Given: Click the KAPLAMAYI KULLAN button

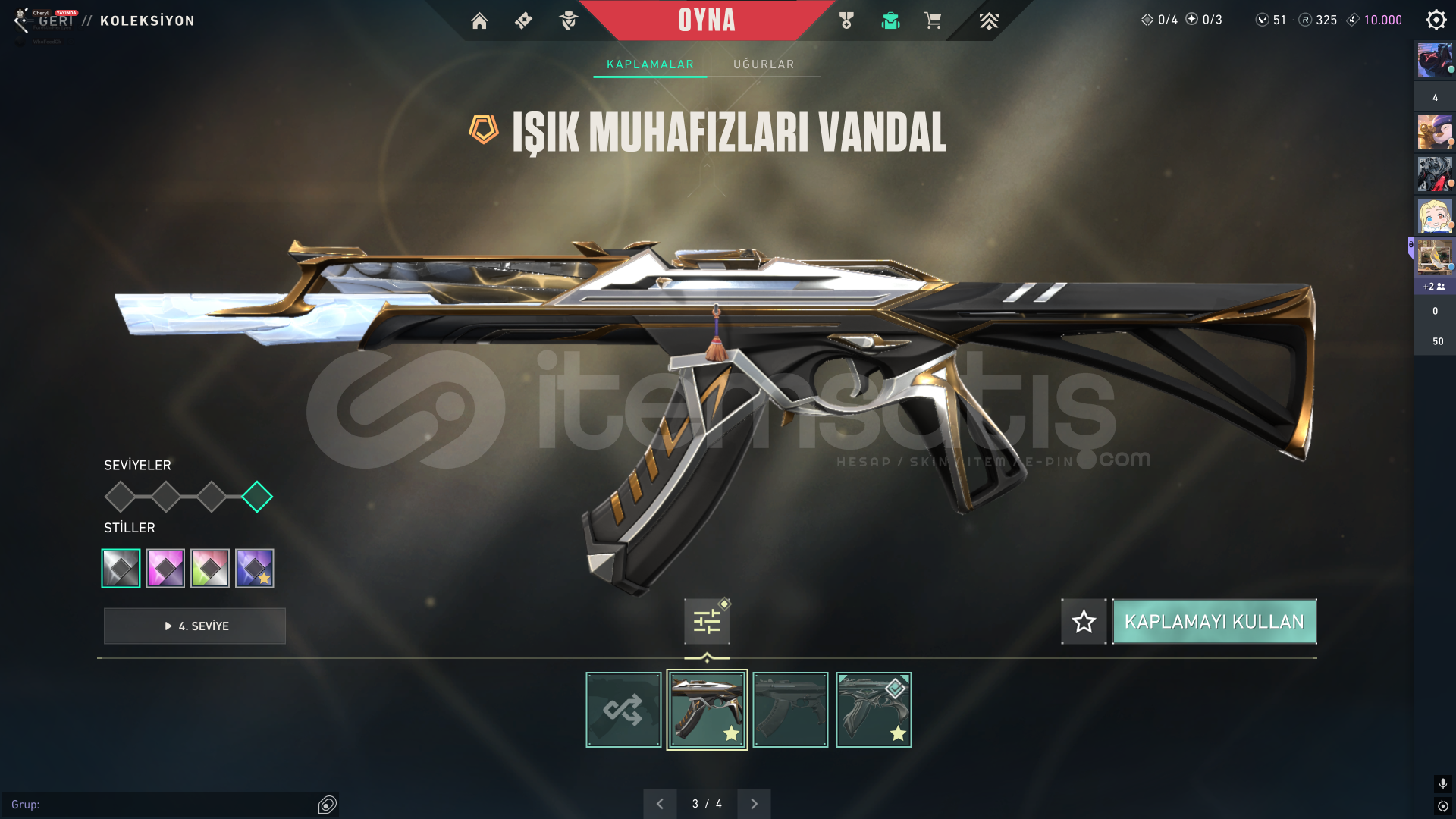Looking at the screenshot, I should [1214, 621].
